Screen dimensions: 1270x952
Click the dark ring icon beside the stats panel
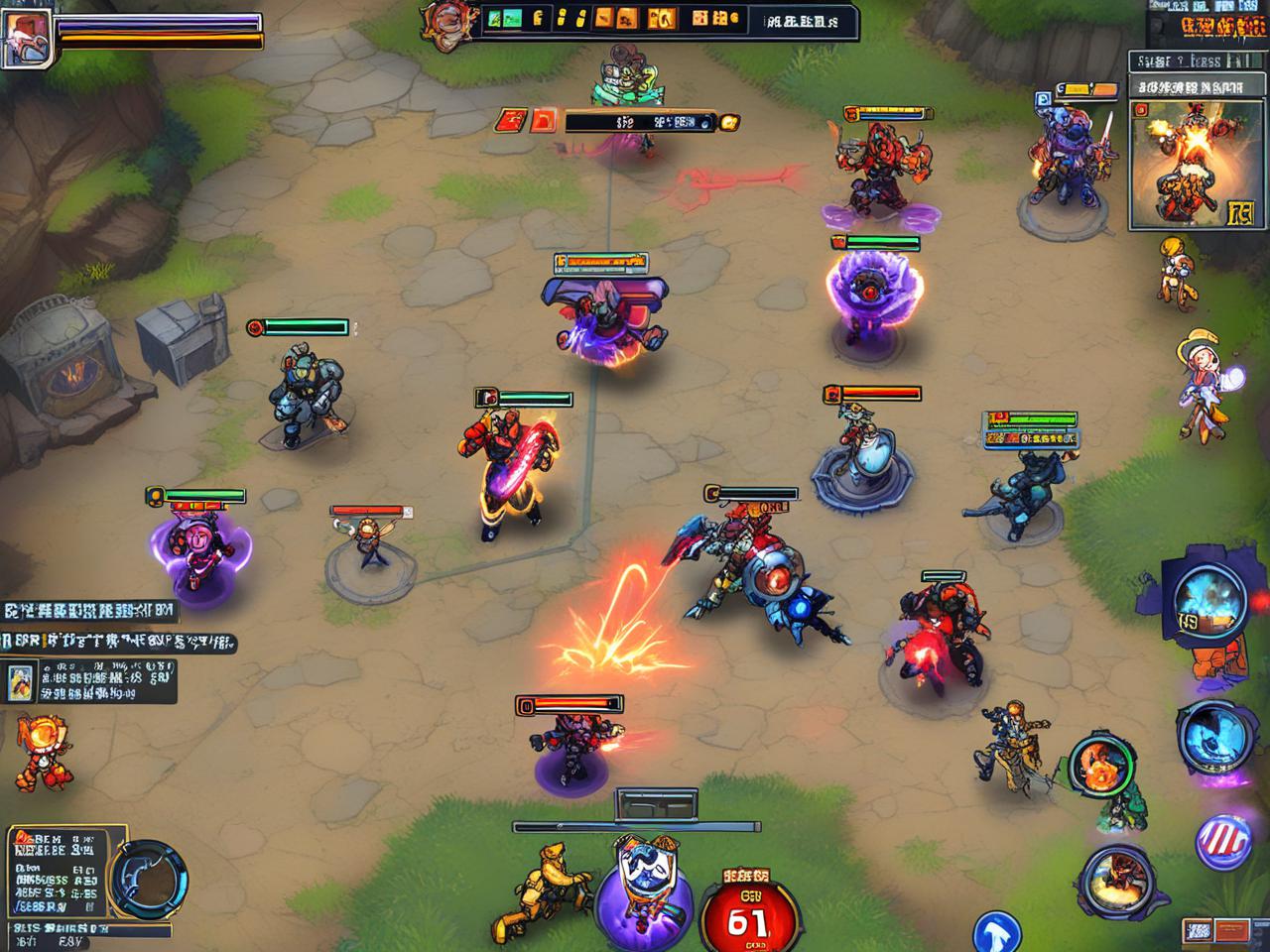click(x=150, y=878)
